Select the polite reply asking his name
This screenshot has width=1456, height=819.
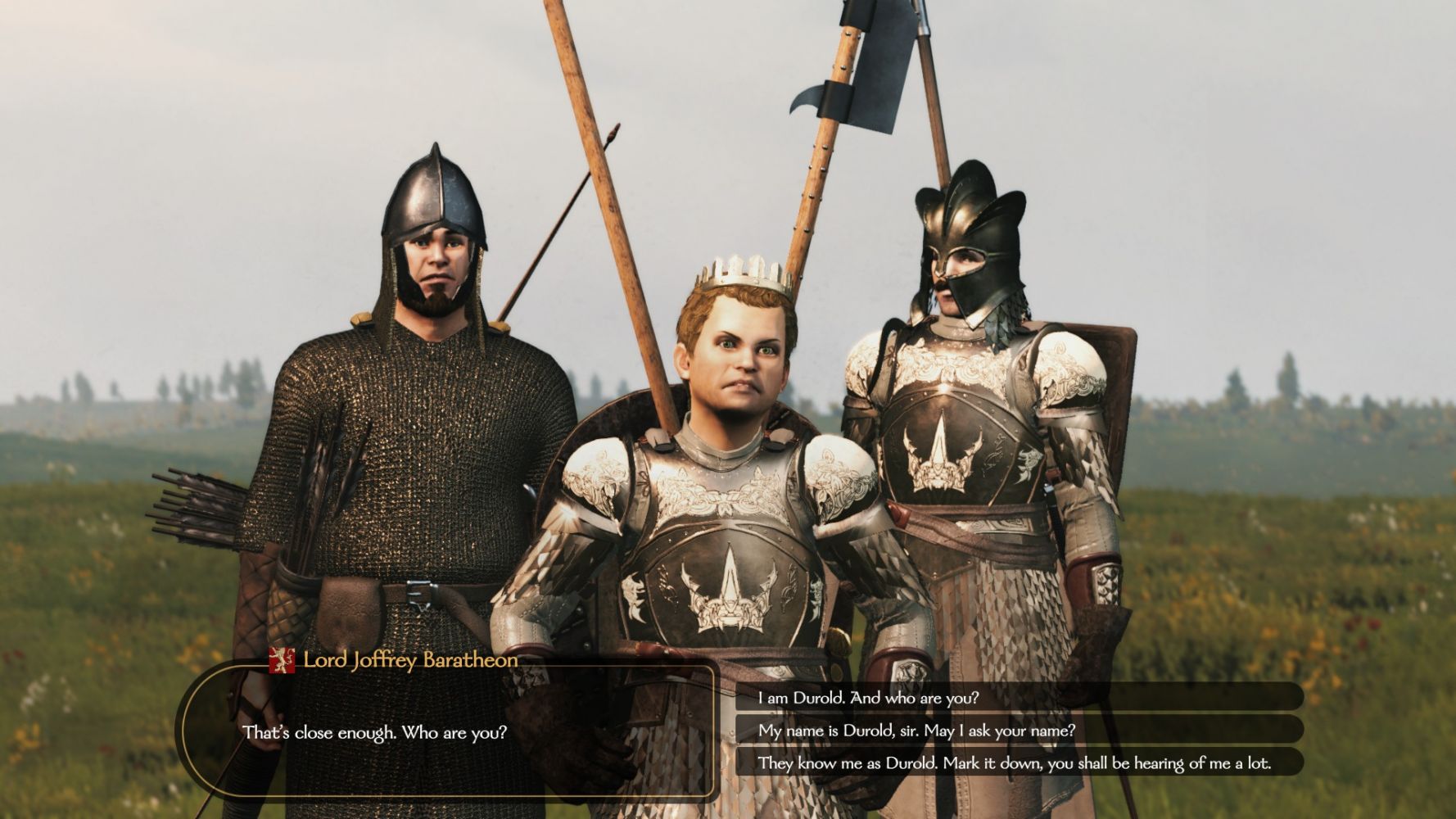[x=916, y=731]
